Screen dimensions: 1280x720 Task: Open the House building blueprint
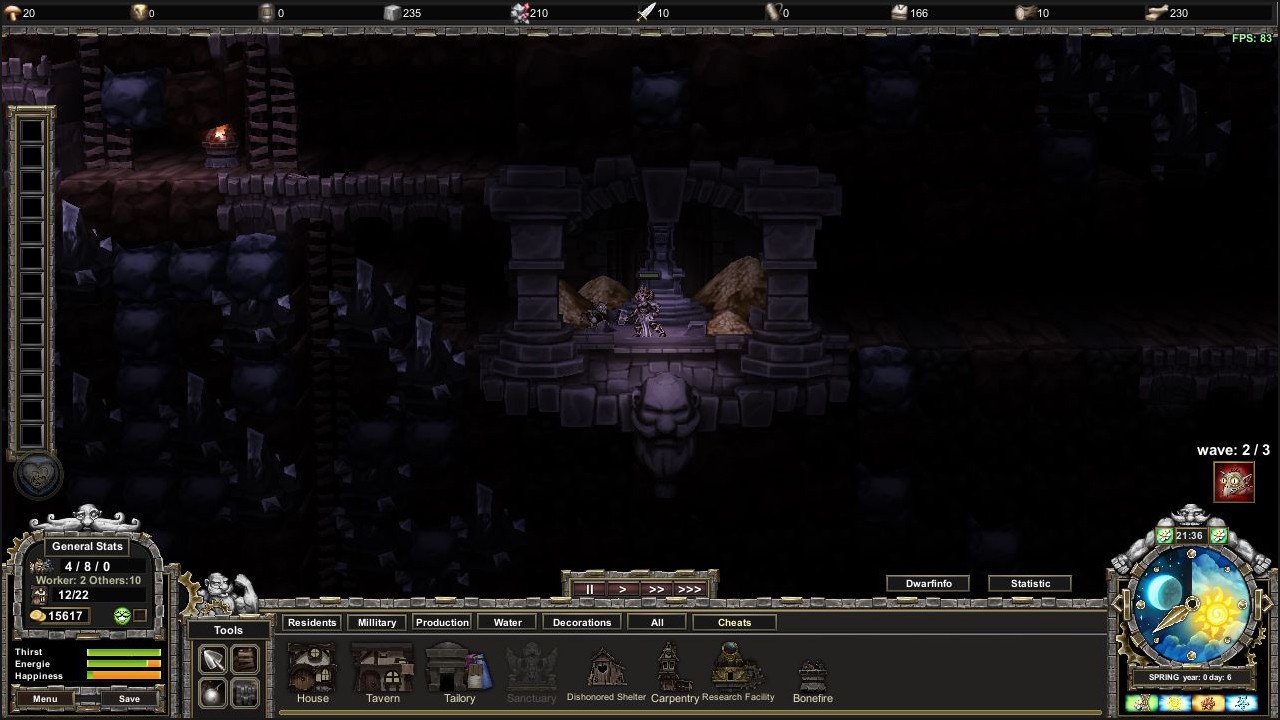(x=312, y=668)
